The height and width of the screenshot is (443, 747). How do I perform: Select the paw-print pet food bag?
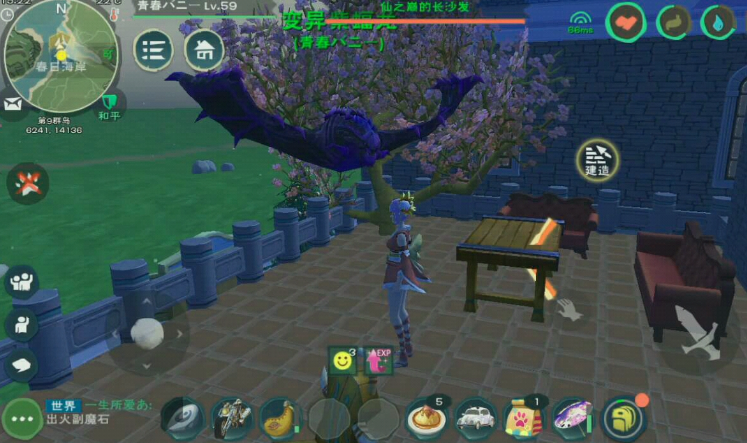click(524, 417)
